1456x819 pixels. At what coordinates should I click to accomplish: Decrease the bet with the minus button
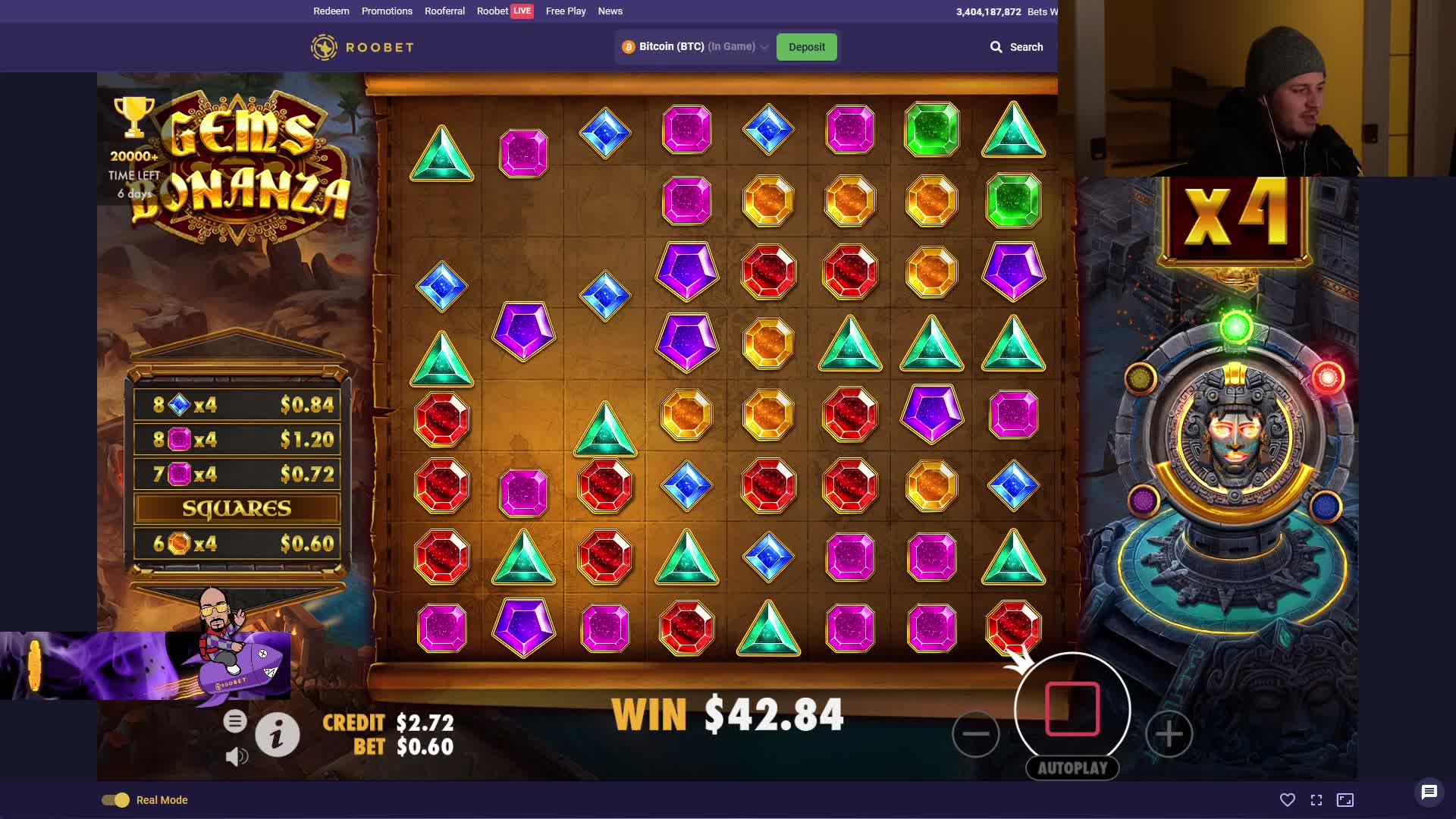click(975, 733)
